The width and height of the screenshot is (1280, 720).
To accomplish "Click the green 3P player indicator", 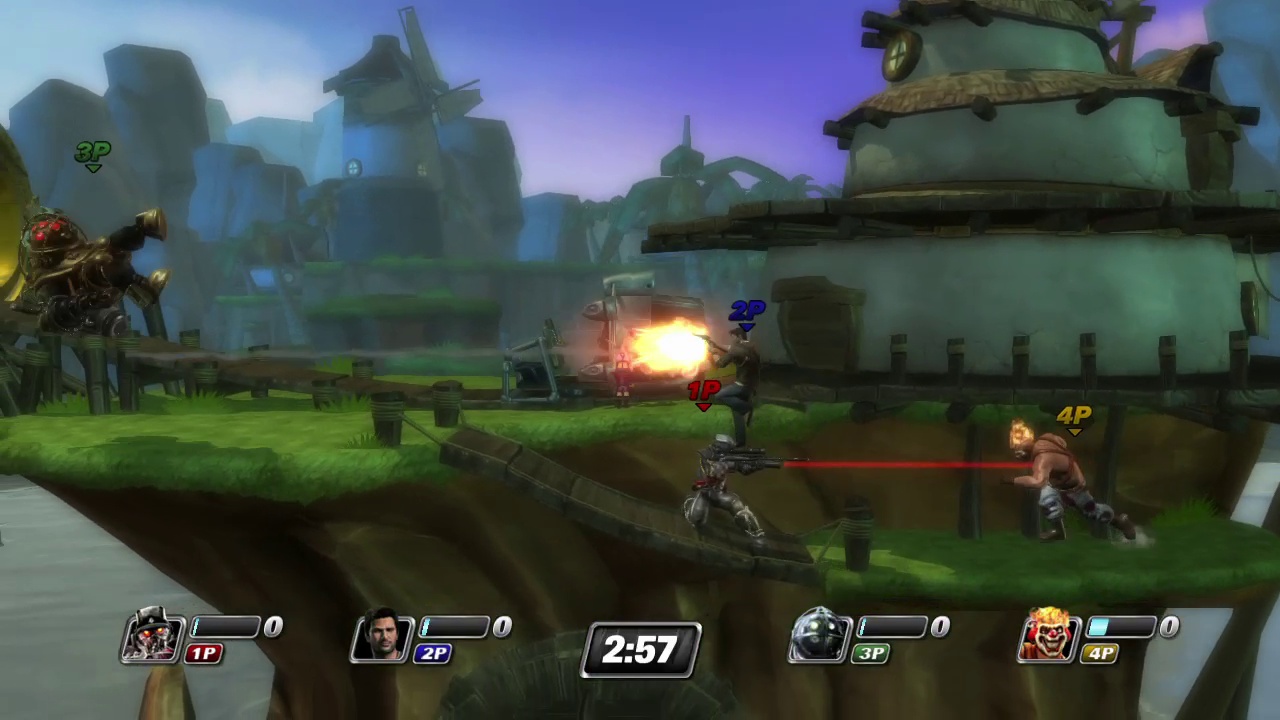I will pos(92,151).
